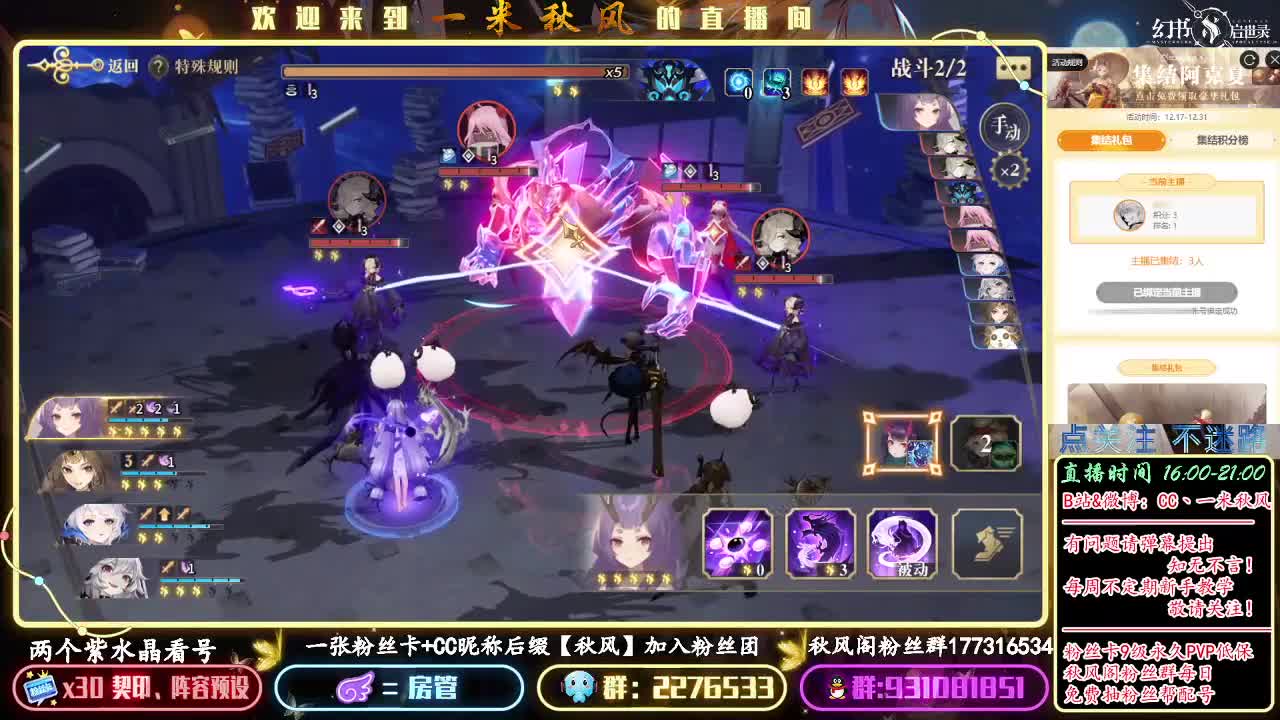The height and width of the screenshot is (720, 1280).
Task: Switch to the 集结积分榜 tab
Action: tap(1222, 140)
